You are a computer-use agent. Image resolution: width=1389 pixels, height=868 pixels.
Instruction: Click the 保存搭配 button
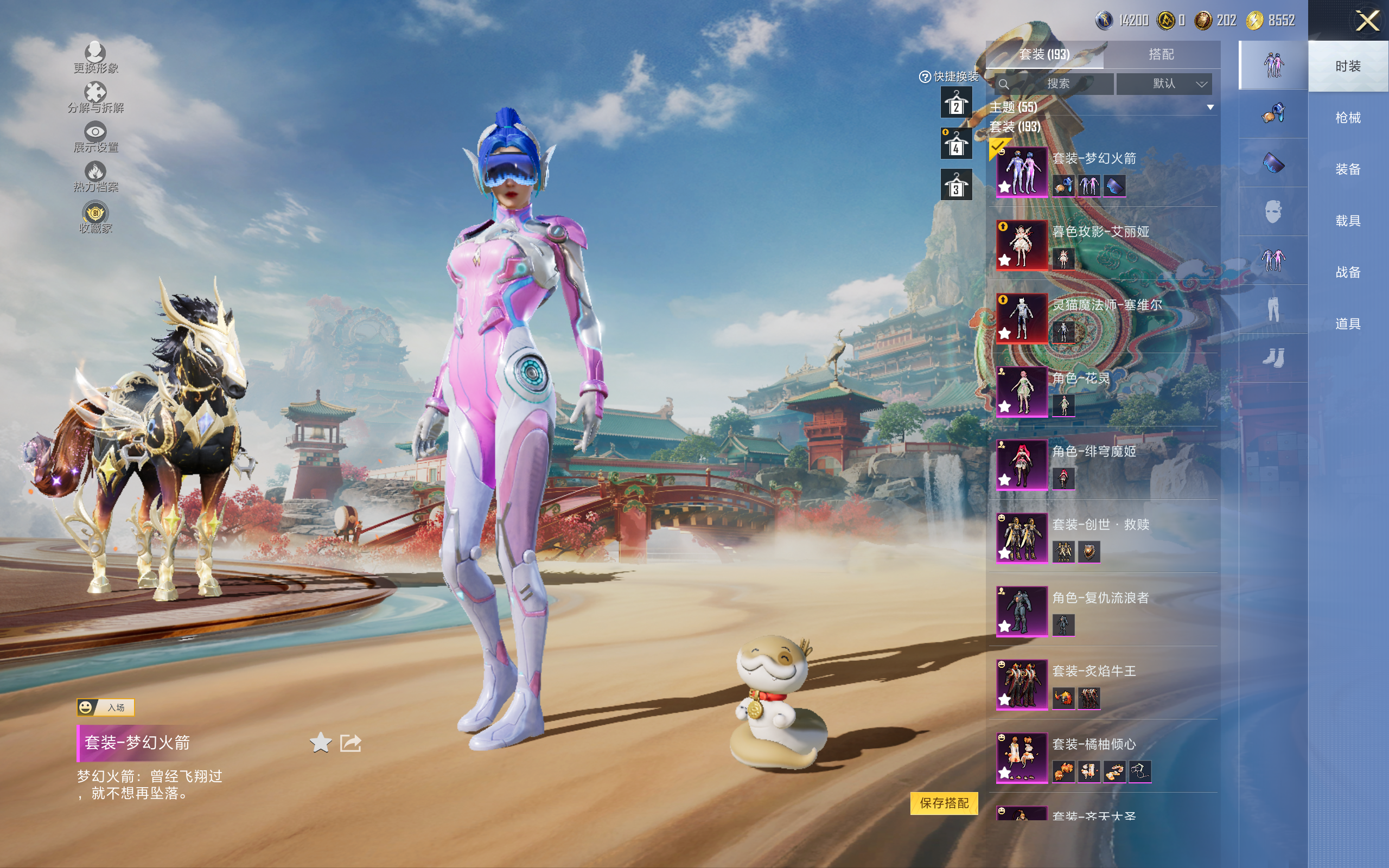pos(944,803)
